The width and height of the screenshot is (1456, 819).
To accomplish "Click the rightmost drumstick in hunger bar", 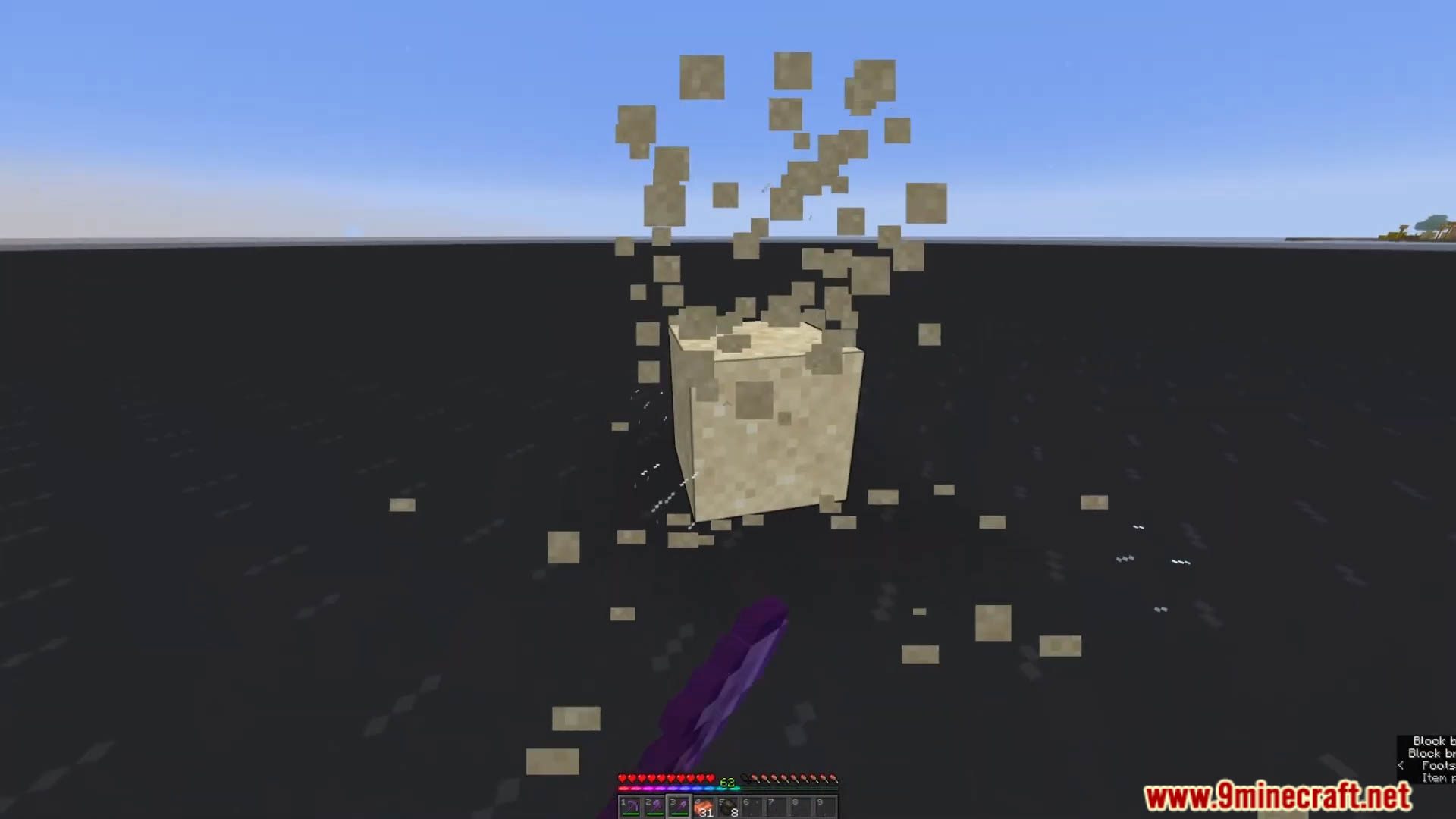I will pyautogui.click(x=835, y=778).
